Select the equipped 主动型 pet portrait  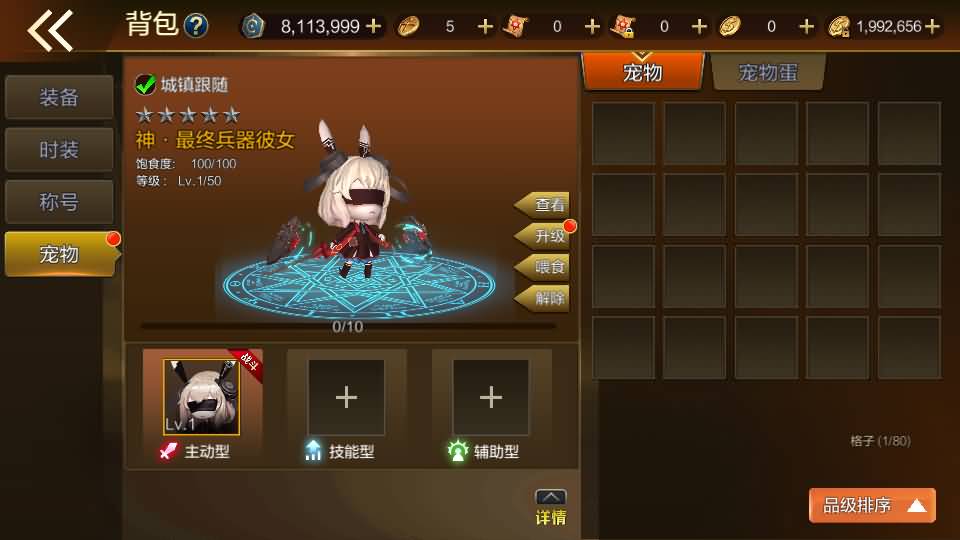click(202, 397)
